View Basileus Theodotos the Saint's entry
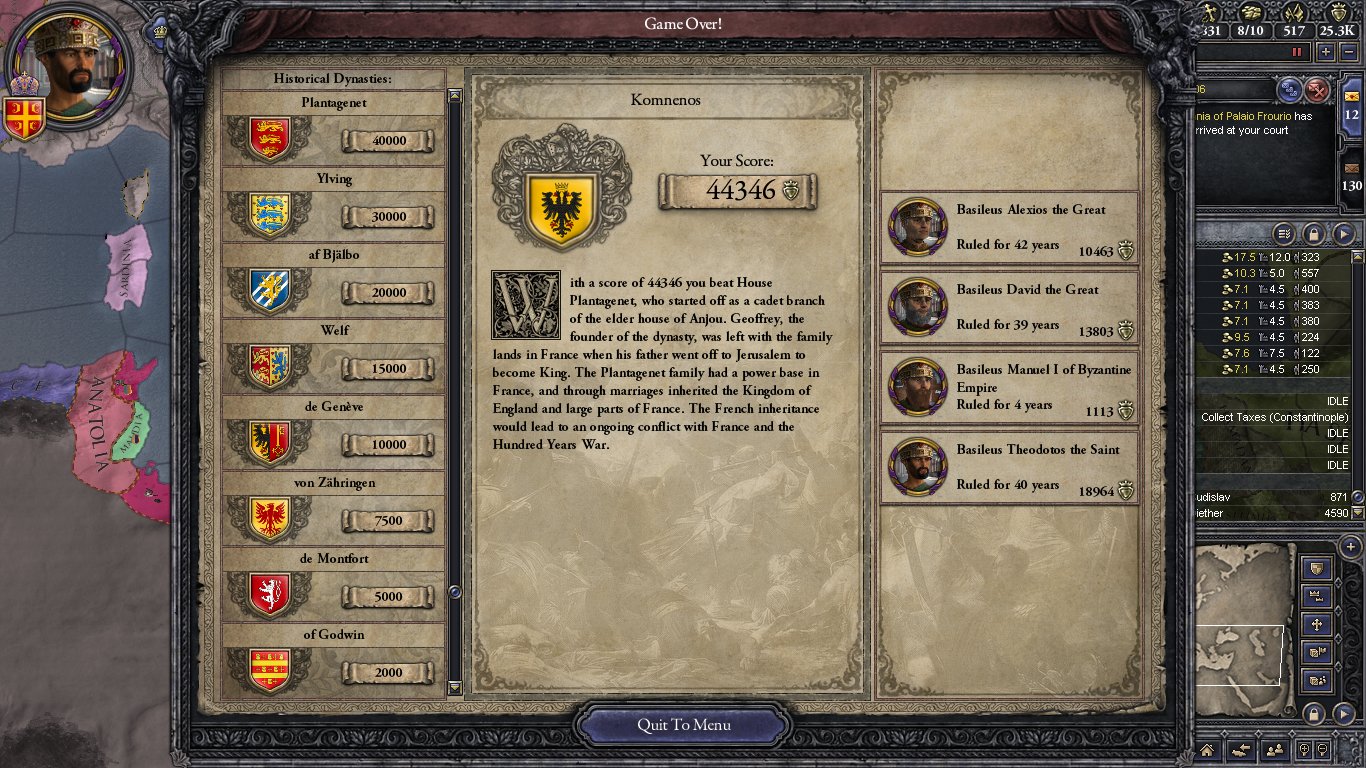This screenshot has height=768, width=1366. click(1009, 468)
